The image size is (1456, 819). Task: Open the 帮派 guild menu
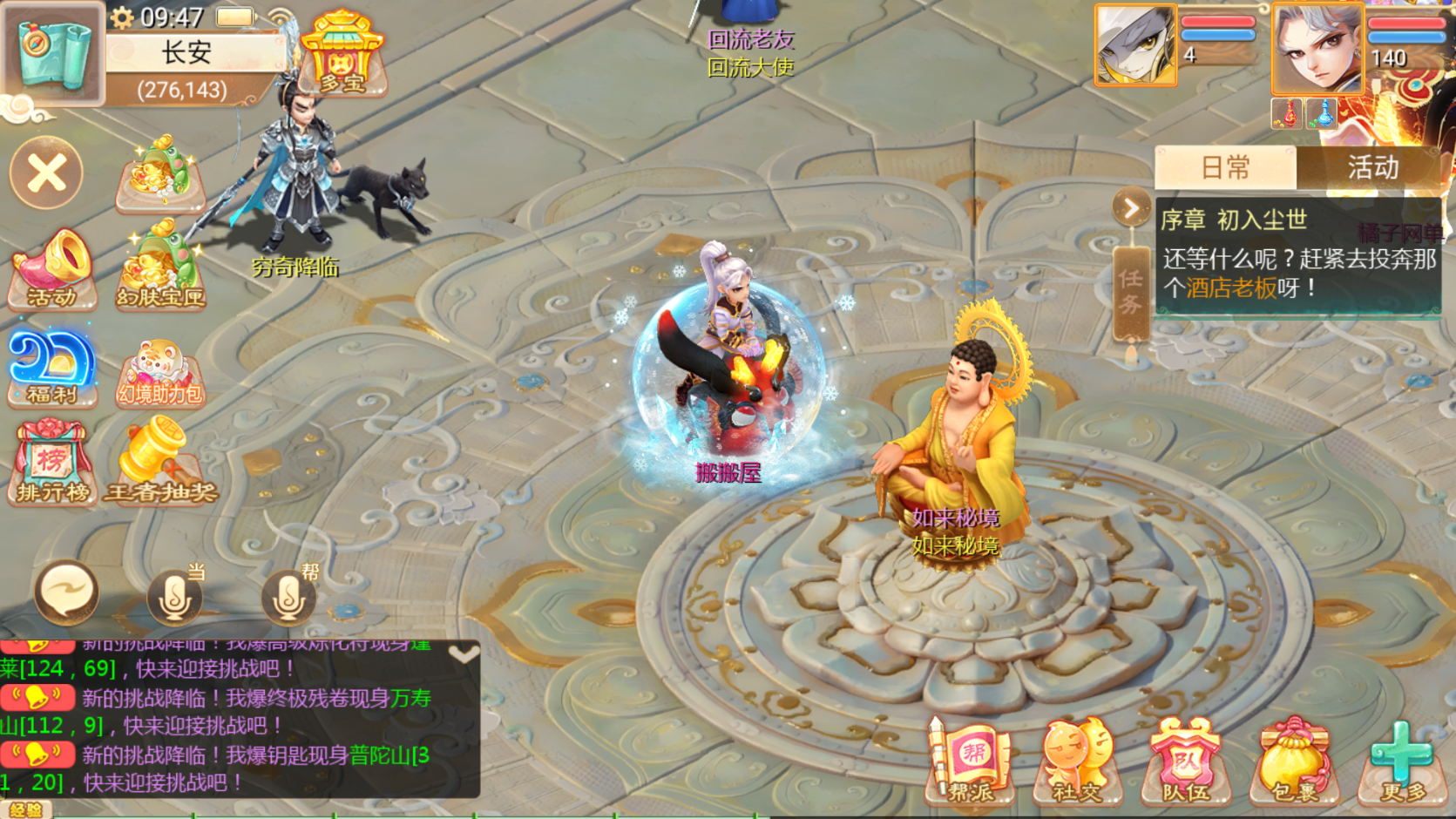tap(971, 761)
